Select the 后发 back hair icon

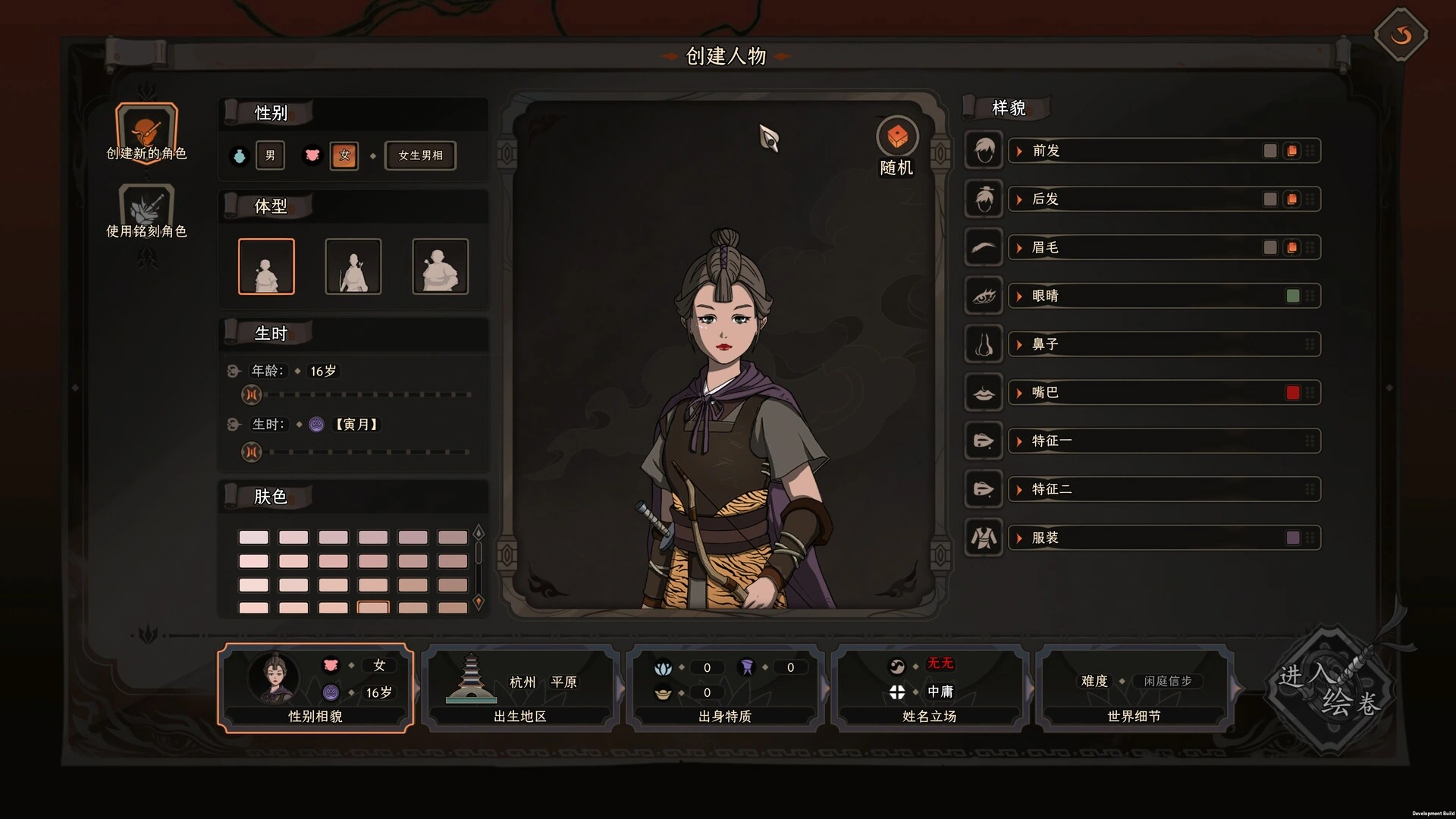983,199
